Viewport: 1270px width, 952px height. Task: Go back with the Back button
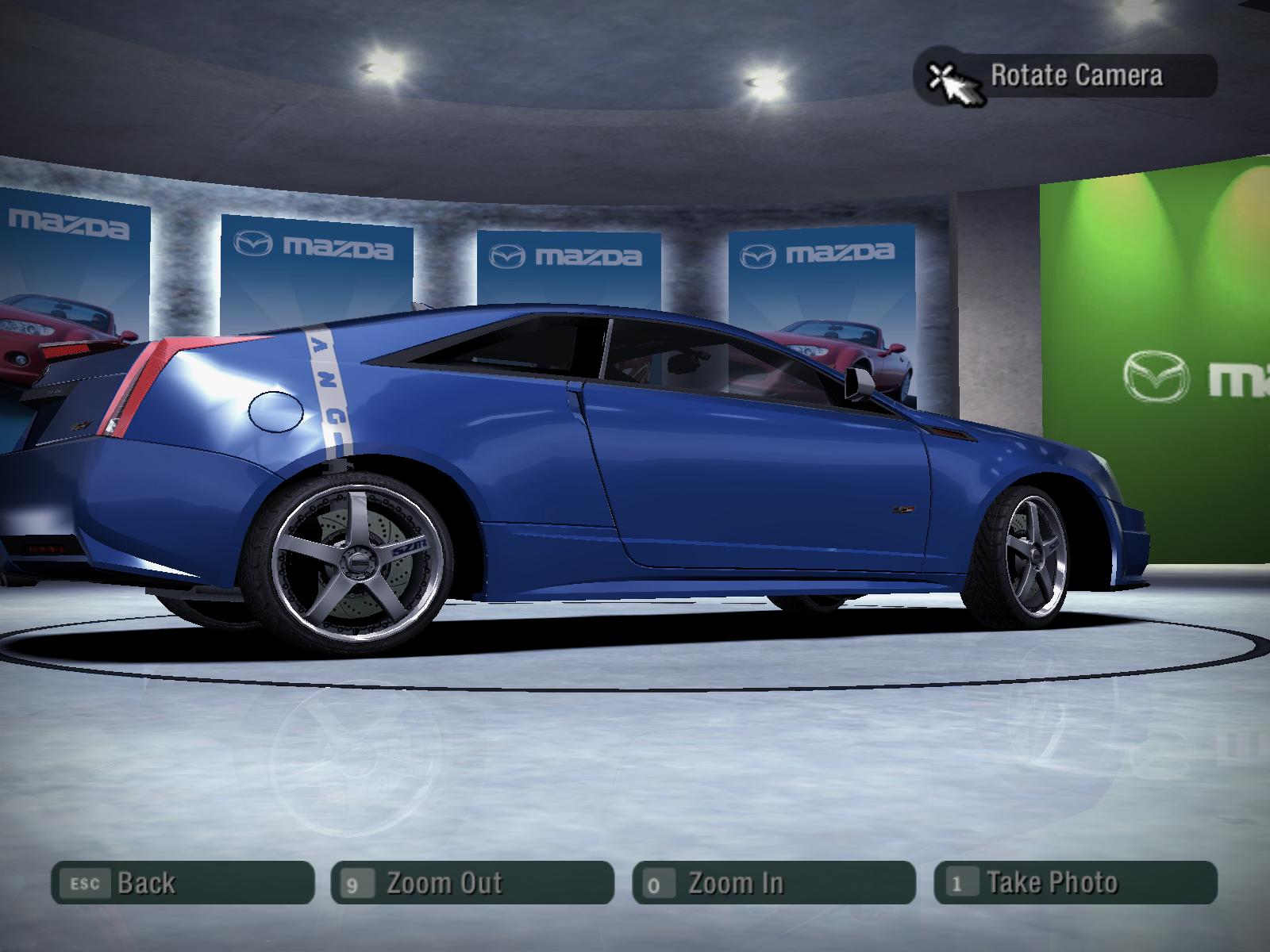(x=183, y=883)
